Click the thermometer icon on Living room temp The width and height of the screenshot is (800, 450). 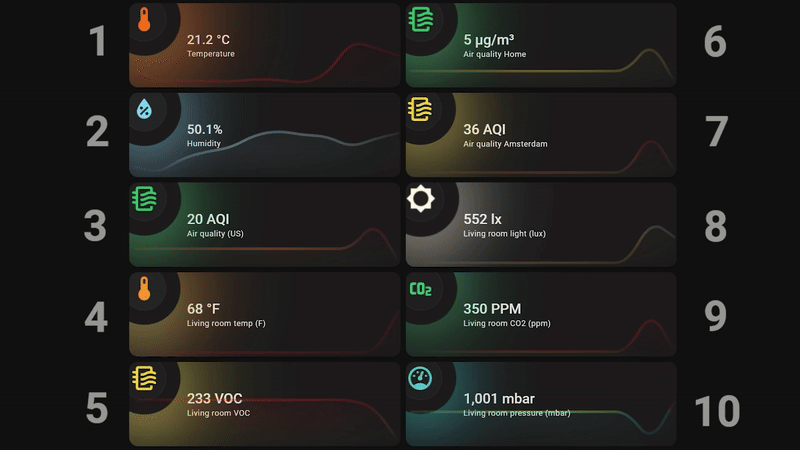(145, 289)
